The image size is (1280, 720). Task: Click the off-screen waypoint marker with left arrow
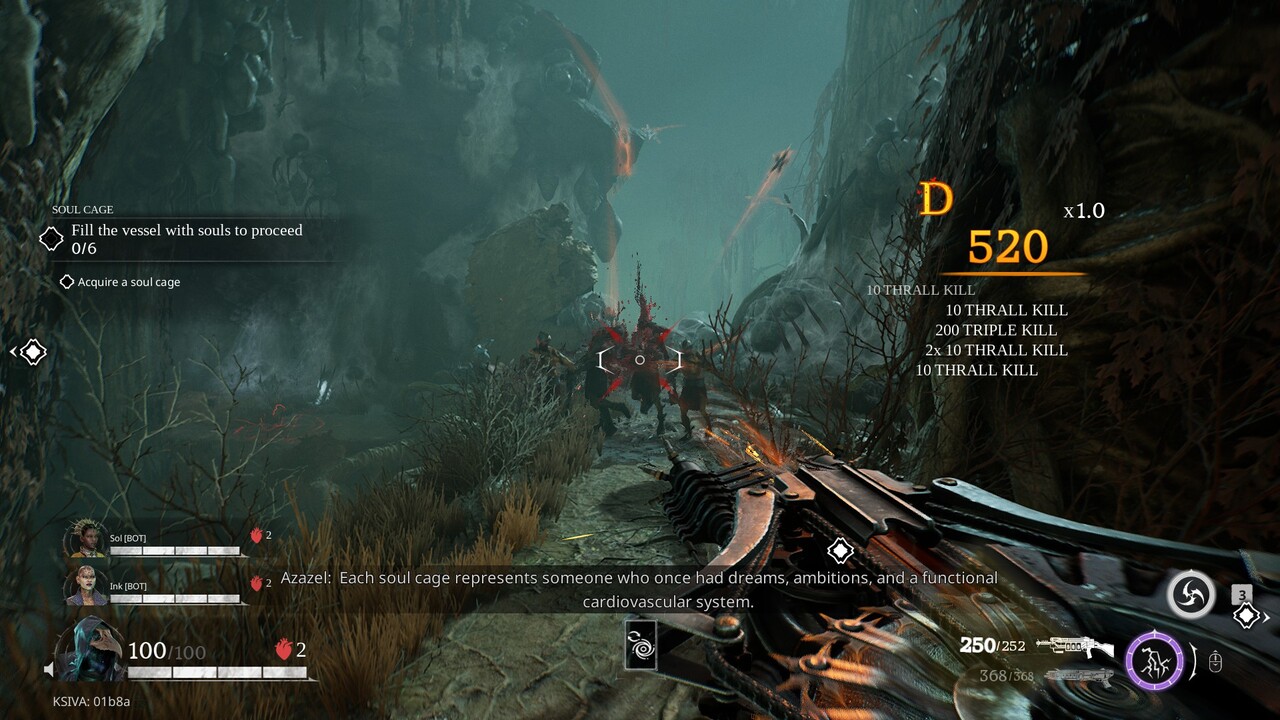[x=32, y=352]
